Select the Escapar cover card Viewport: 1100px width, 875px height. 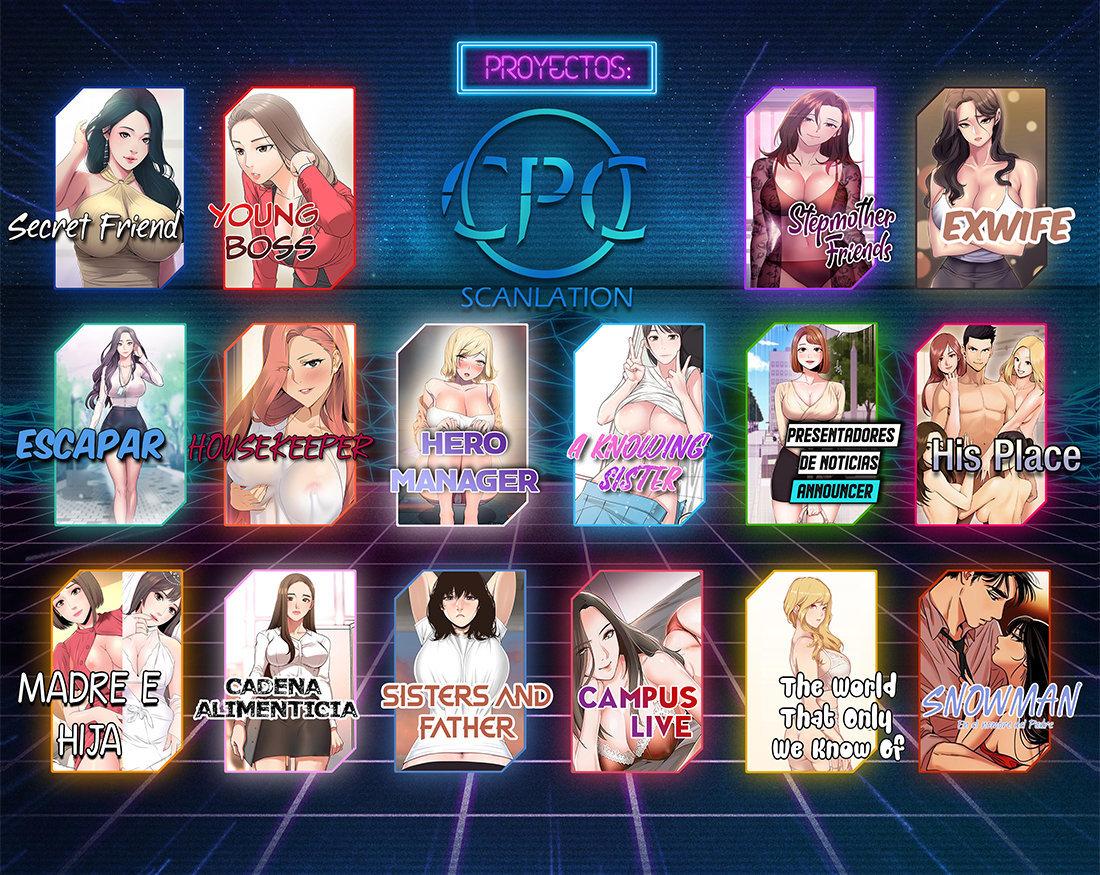(x=121, y=423)
